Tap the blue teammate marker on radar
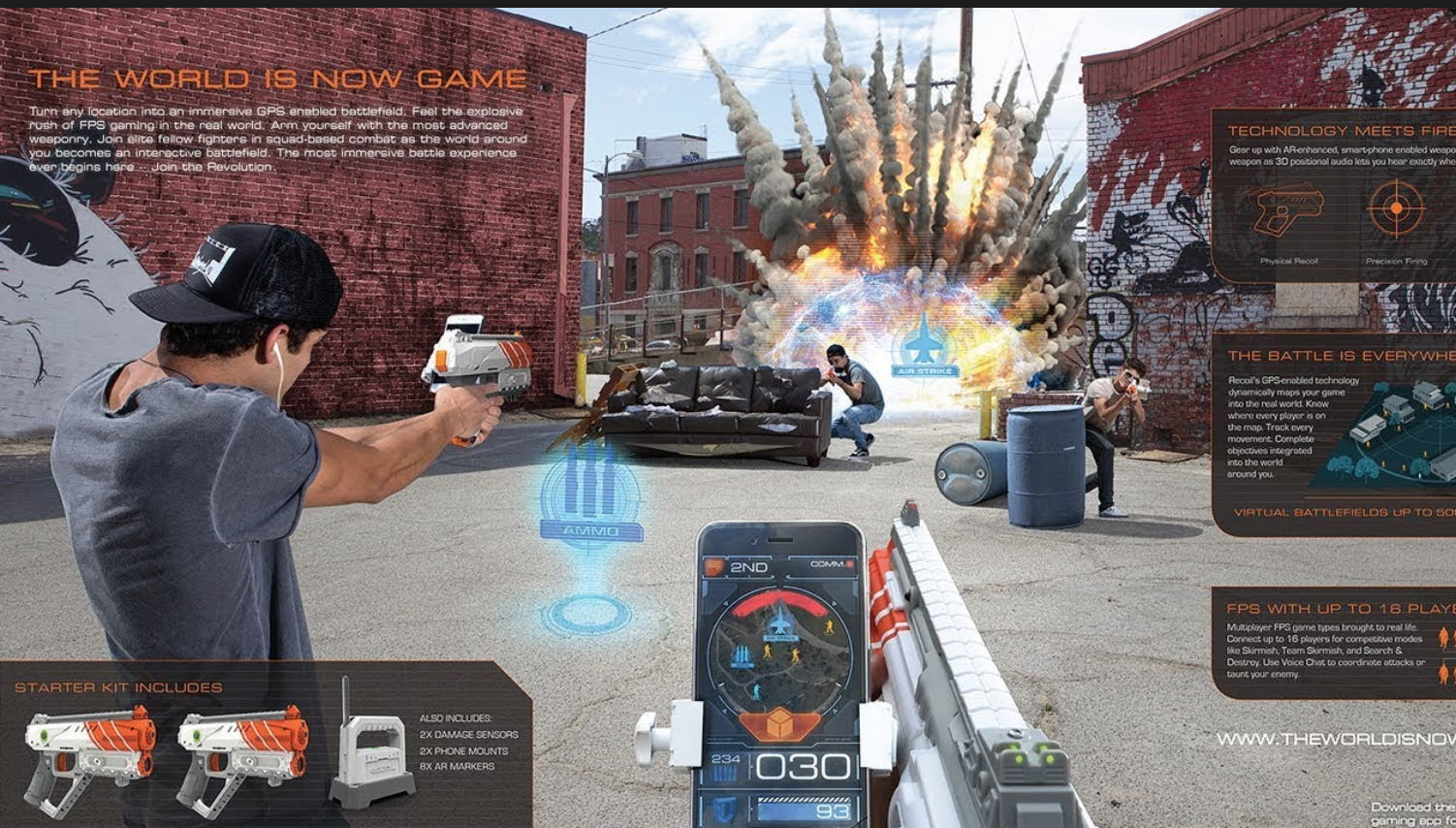Viewport: 1456px width, 828px height. pos(757,691)
